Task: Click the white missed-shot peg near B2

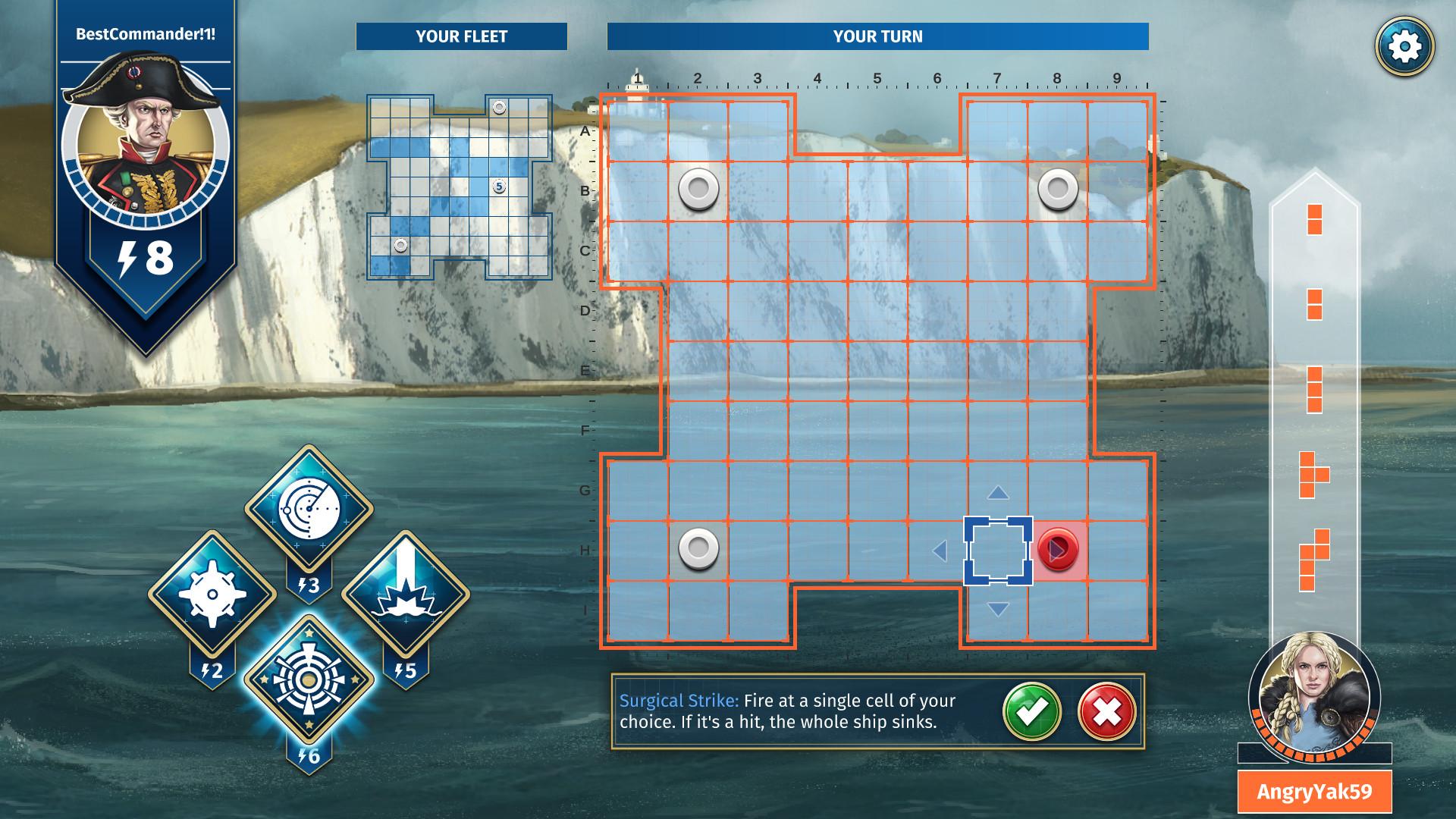Action: [698, 188]
